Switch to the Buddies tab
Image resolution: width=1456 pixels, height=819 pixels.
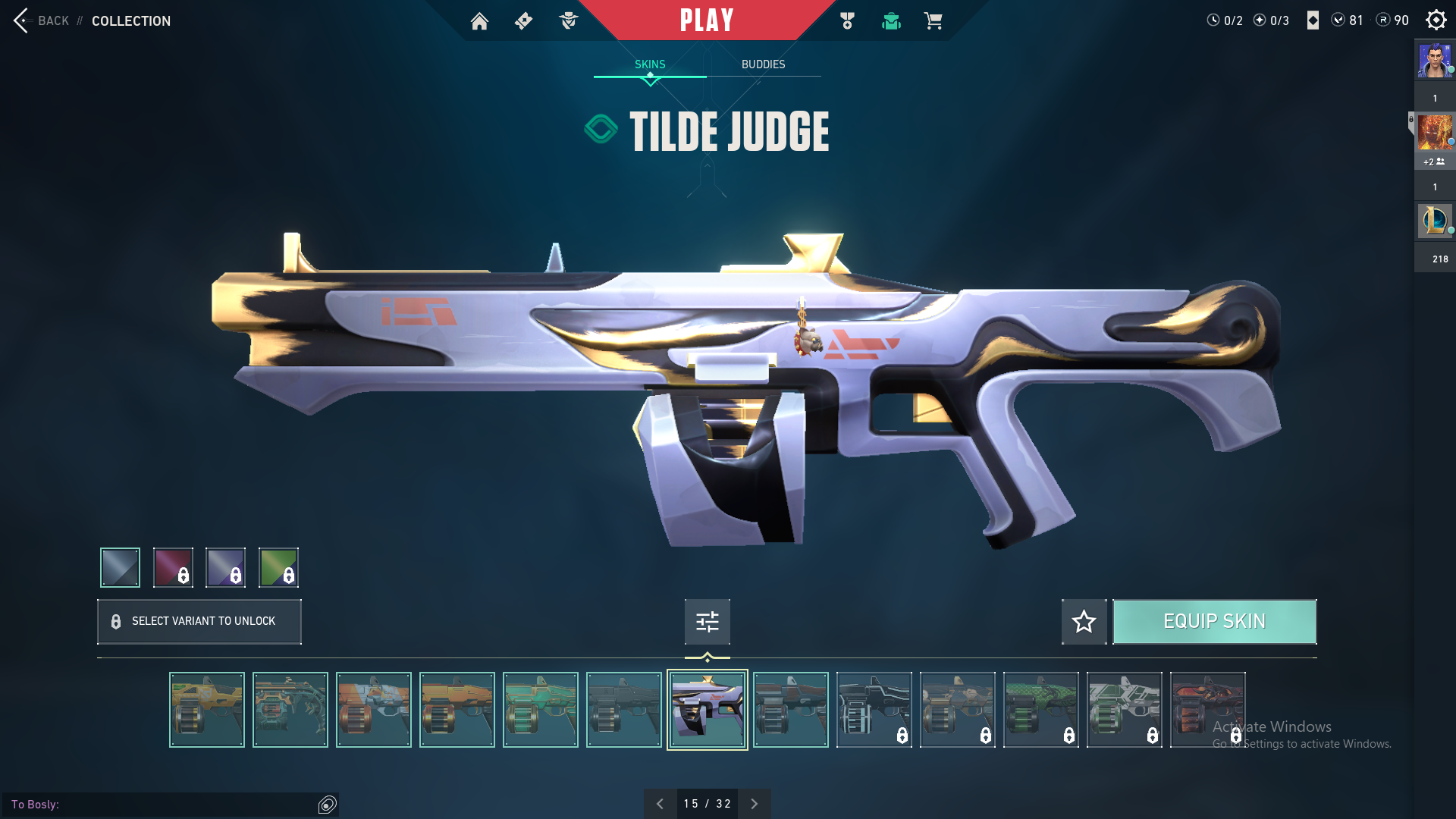tap(763, 64)
